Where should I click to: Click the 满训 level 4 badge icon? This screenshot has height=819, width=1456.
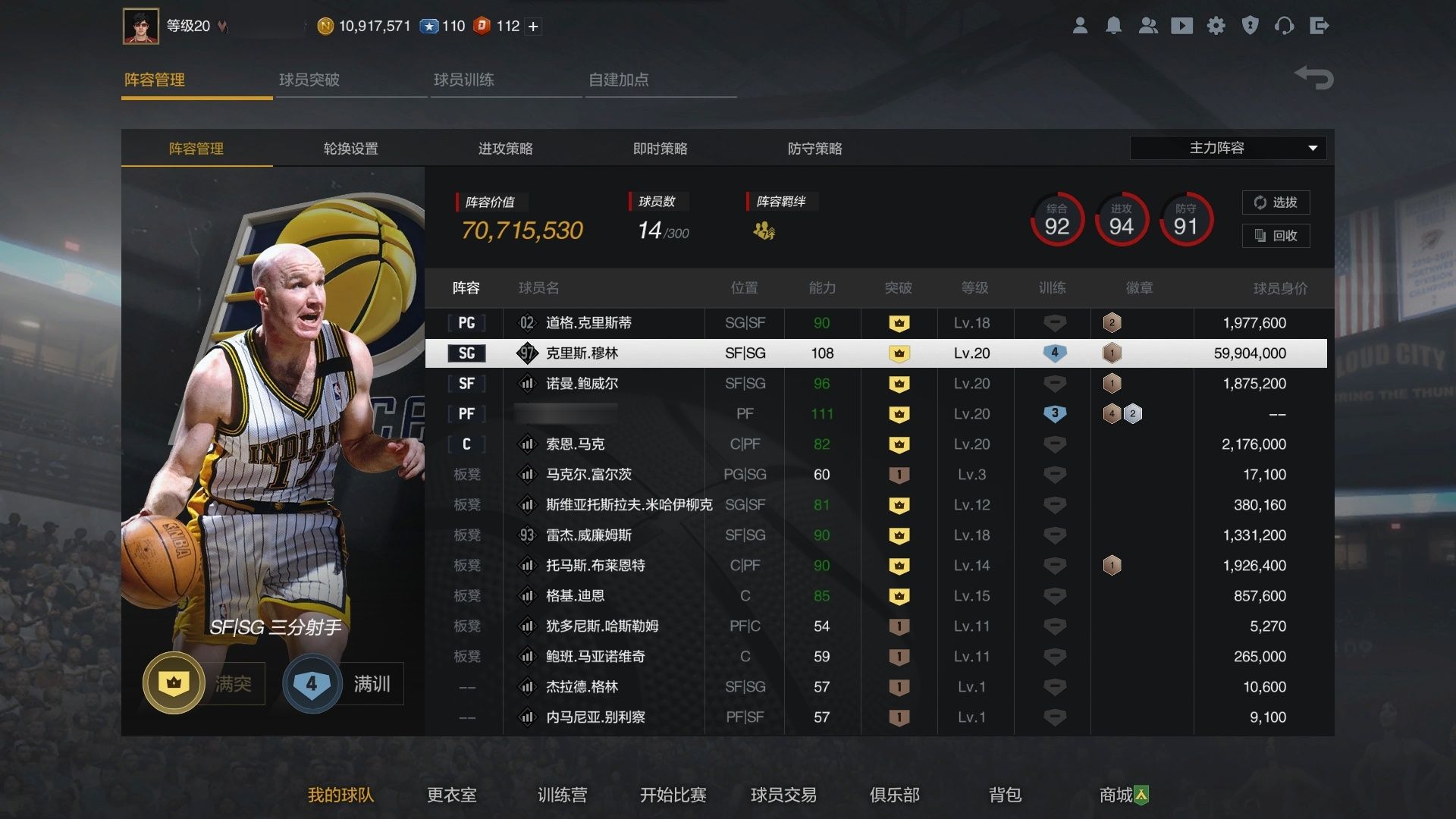point(311,682)
